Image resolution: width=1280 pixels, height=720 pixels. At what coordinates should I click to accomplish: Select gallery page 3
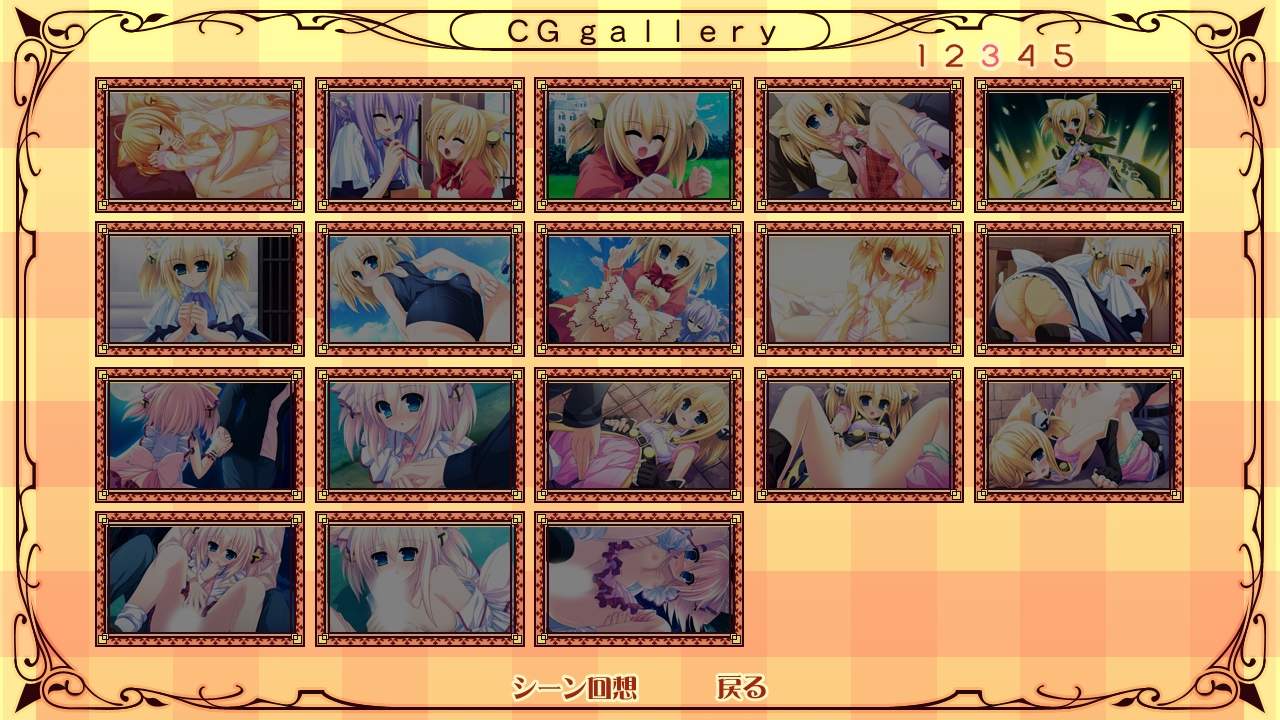990,56
